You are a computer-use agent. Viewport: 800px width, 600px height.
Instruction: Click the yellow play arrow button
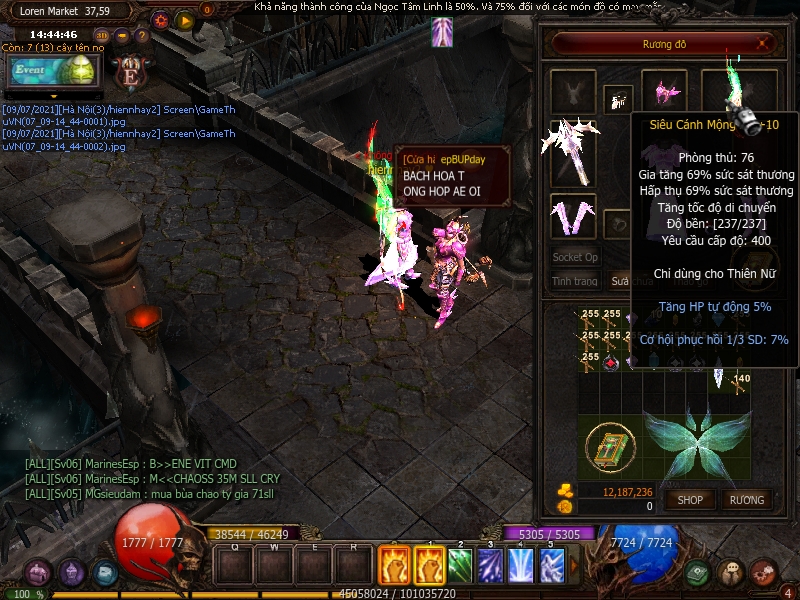click(185, 20)
